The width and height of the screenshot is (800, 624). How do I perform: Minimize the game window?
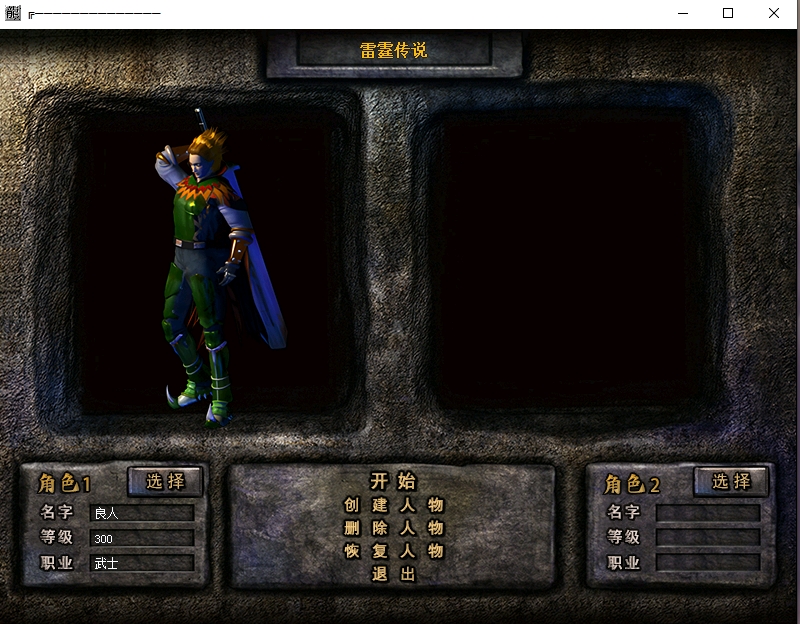(x=683, y=13)
